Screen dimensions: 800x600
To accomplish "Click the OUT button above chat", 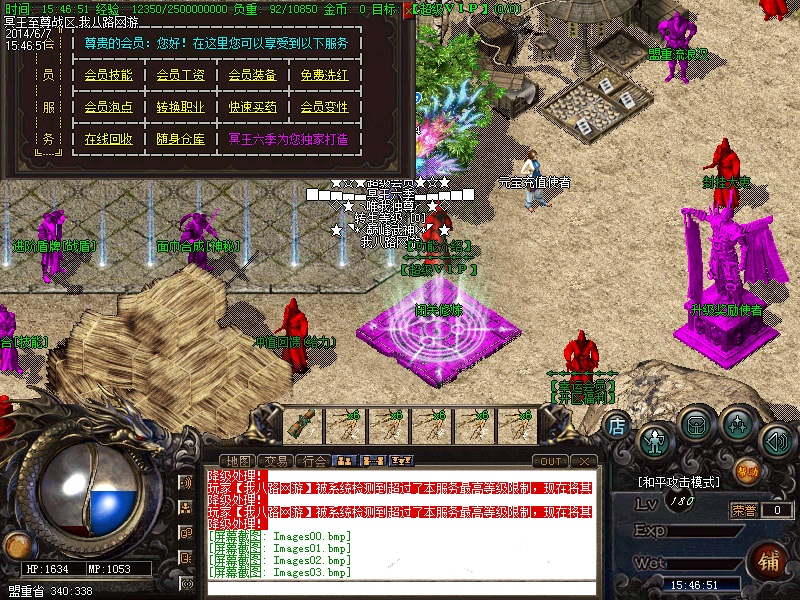I will point(550,461).
